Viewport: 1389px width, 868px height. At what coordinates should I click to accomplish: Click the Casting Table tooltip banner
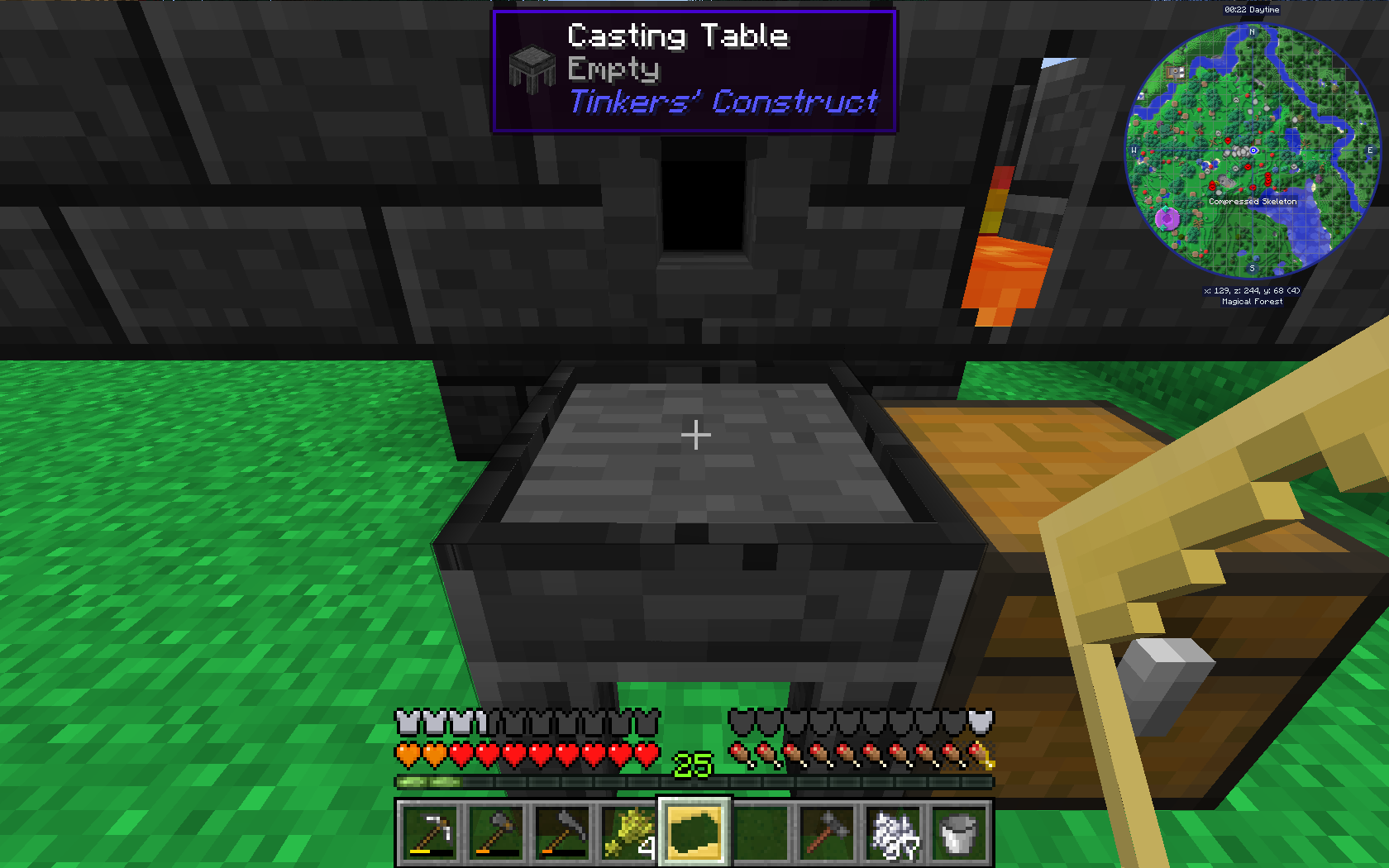coord(694,69)
